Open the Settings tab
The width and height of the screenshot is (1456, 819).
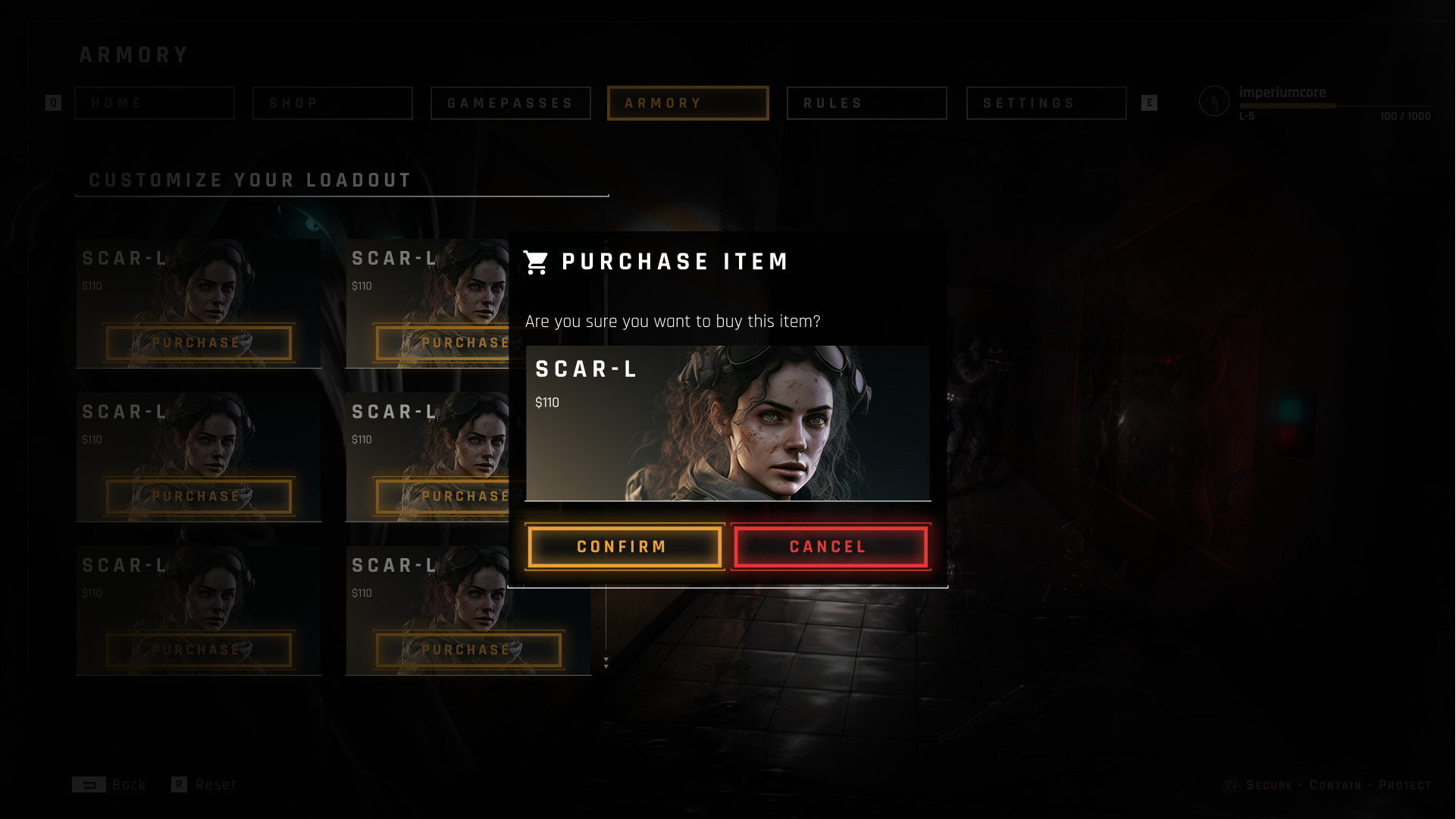tap(1046, 103)
